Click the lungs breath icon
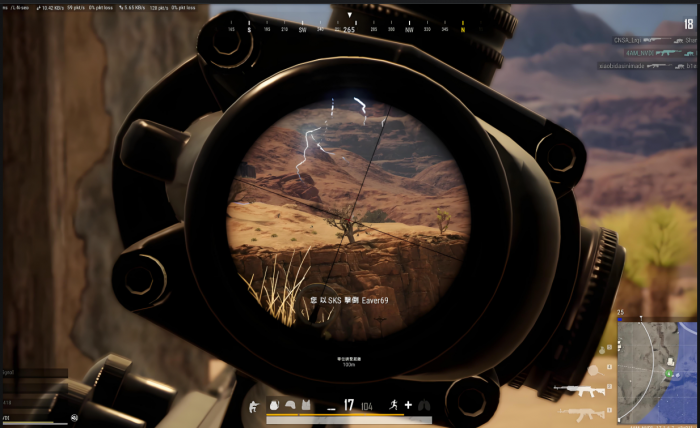The height and width of the screenshot is (428, 700). [x=424, y=404]
